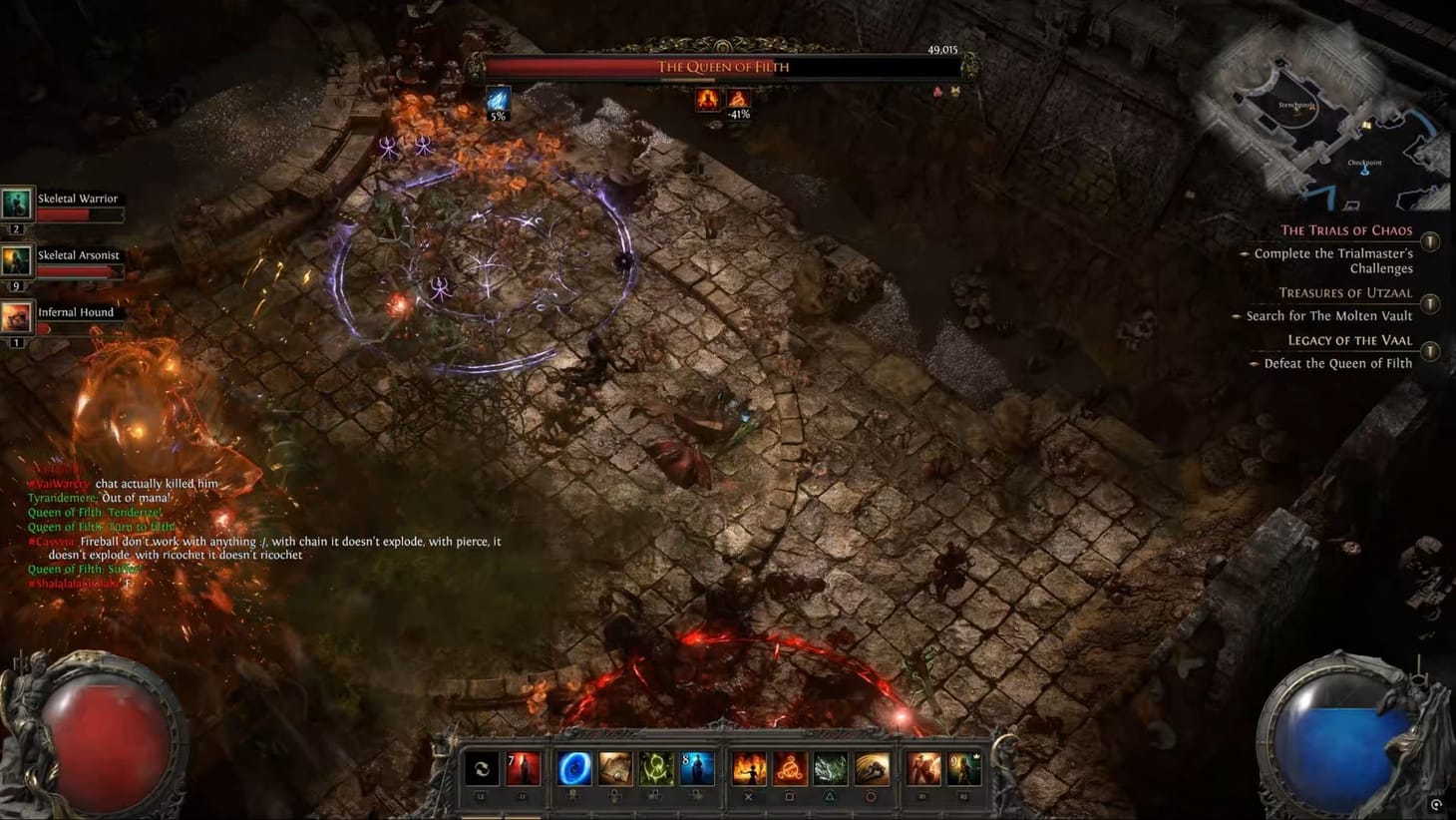Click the 5% freeze buff icon
Image resolution: width=1456 pixels, height=820 pixels.
point(497,100)
